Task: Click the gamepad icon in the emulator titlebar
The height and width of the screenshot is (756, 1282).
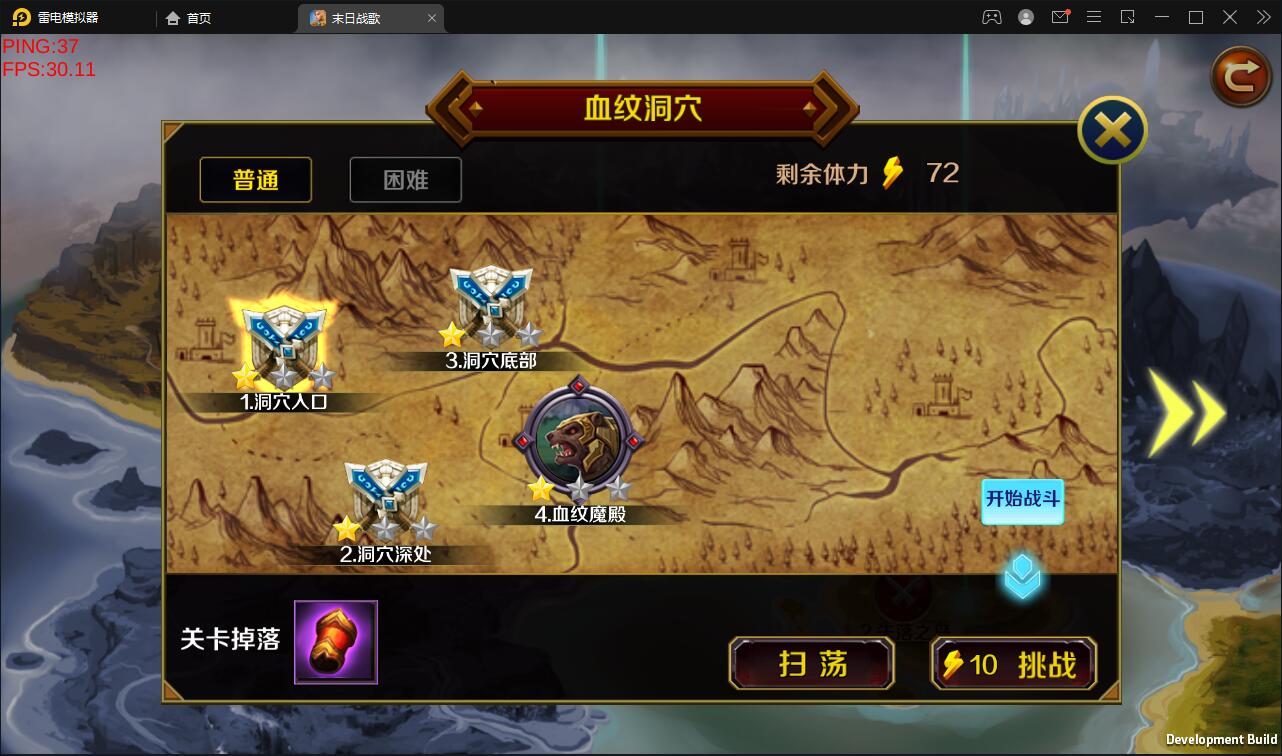Action: (x=991, y=17)
